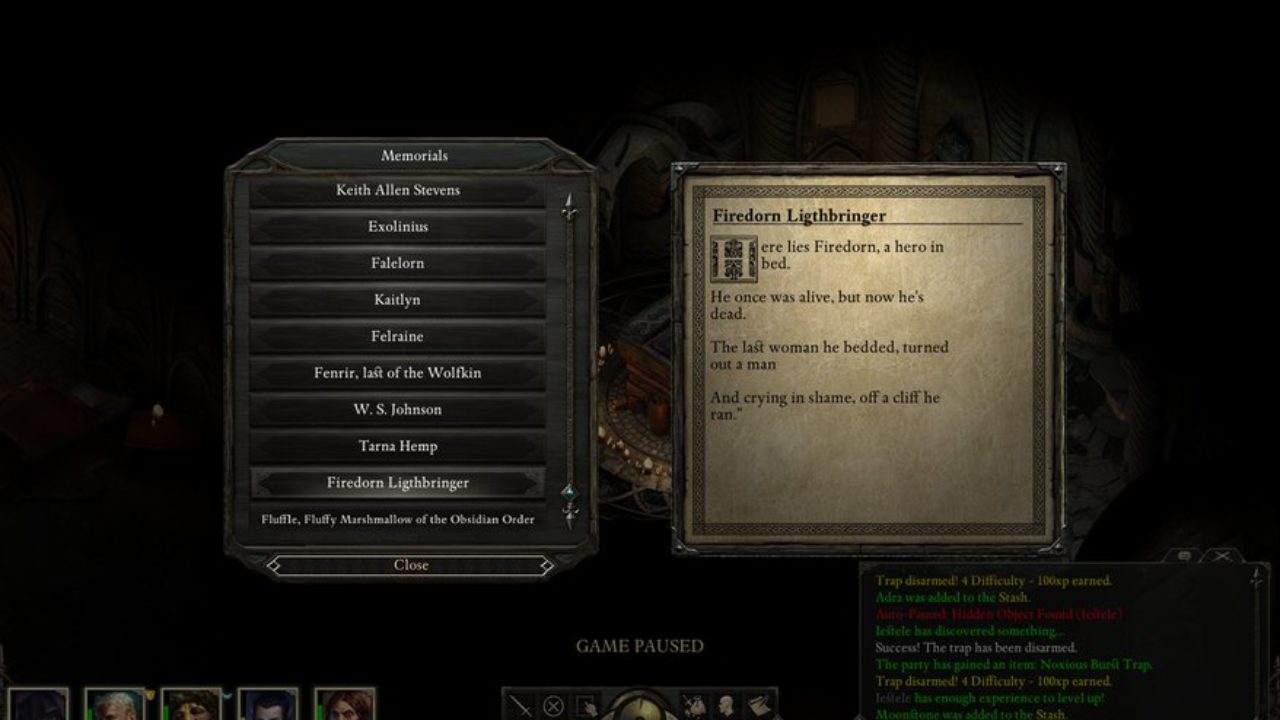Viewport: 1280px width, 720px height.
Task: Open Fluffle, Fluffy Marshmallow memorial entry
Action: tap(397, 519)
